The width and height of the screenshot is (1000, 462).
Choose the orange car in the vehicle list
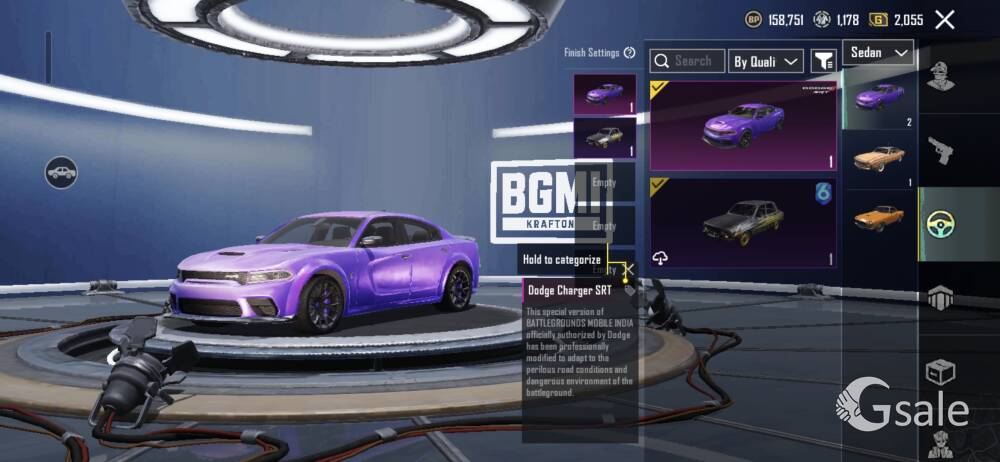pos(880,216)
